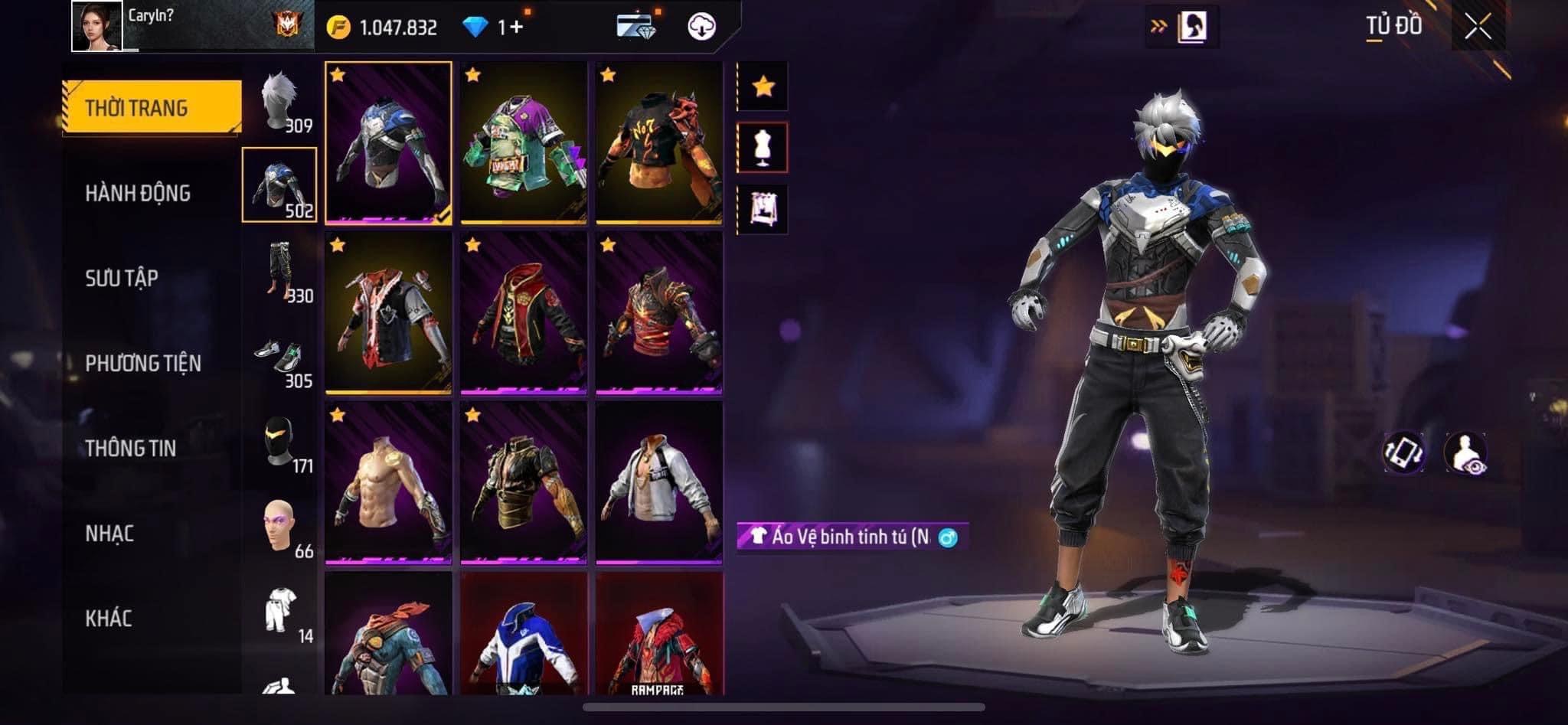
Task: Choose the white open jacket
Action: [659, 482]
